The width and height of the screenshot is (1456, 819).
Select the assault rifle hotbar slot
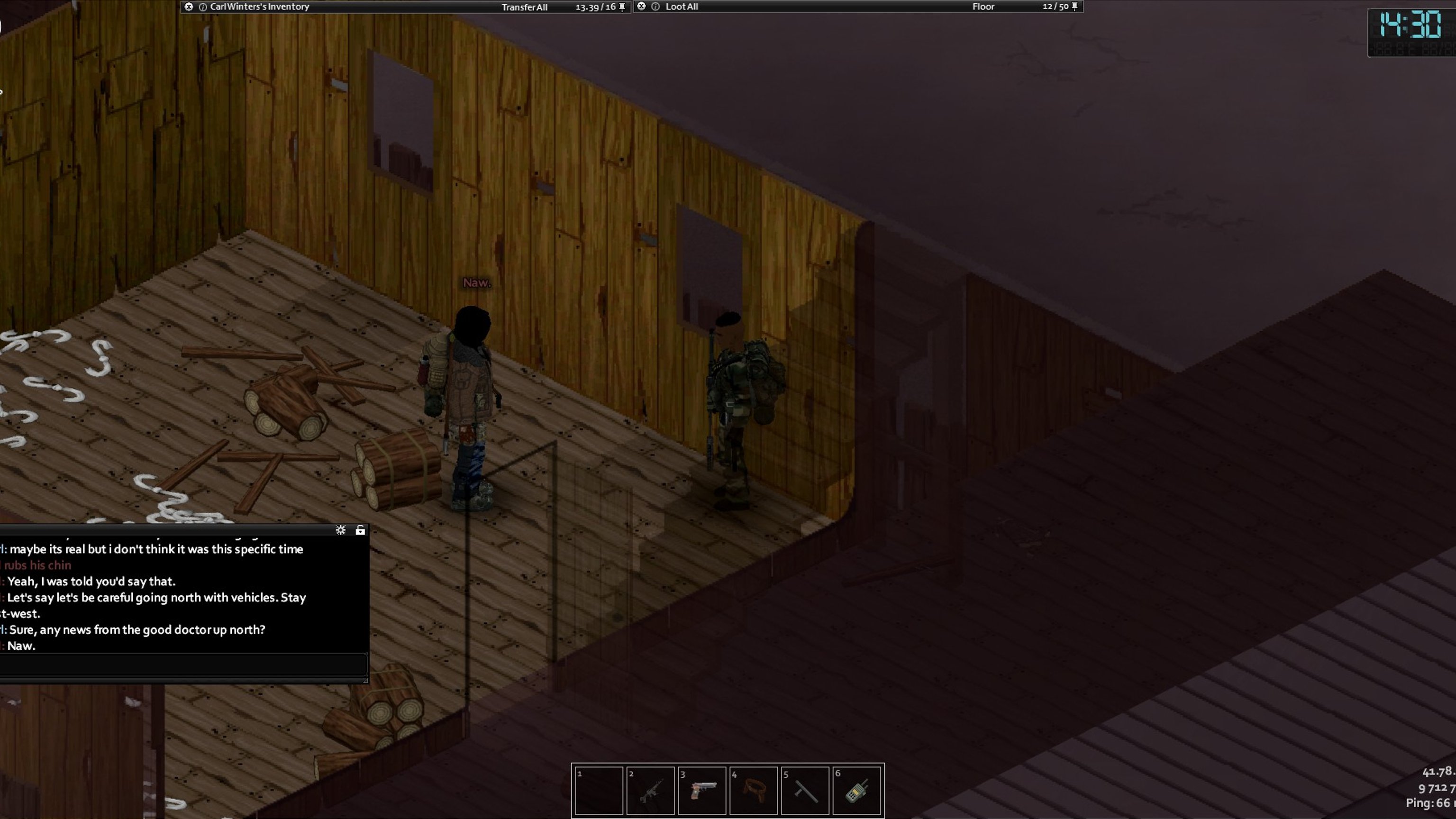[x=650, y=790]
